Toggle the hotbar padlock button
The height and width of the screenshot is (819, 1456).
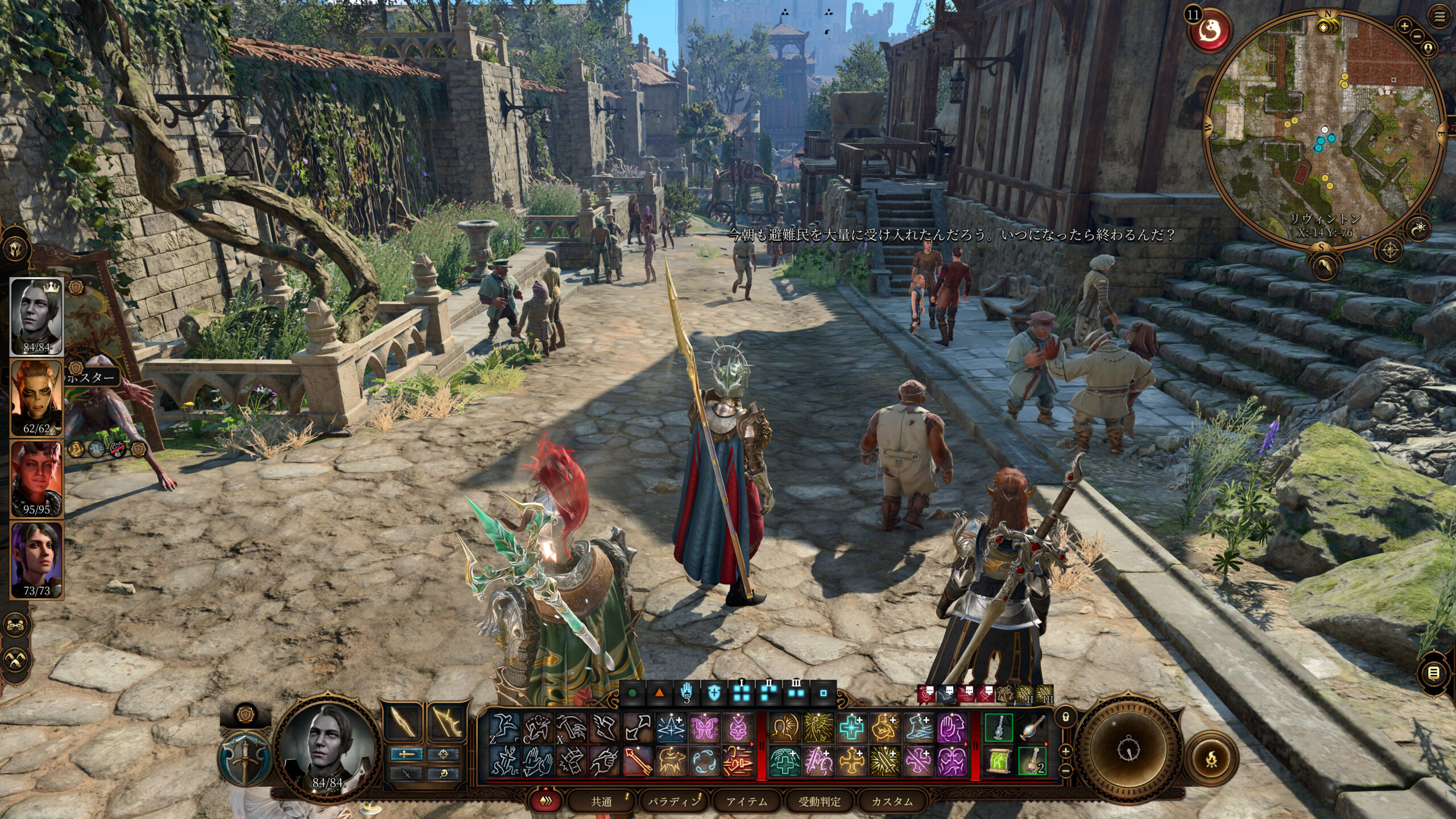1066,717
